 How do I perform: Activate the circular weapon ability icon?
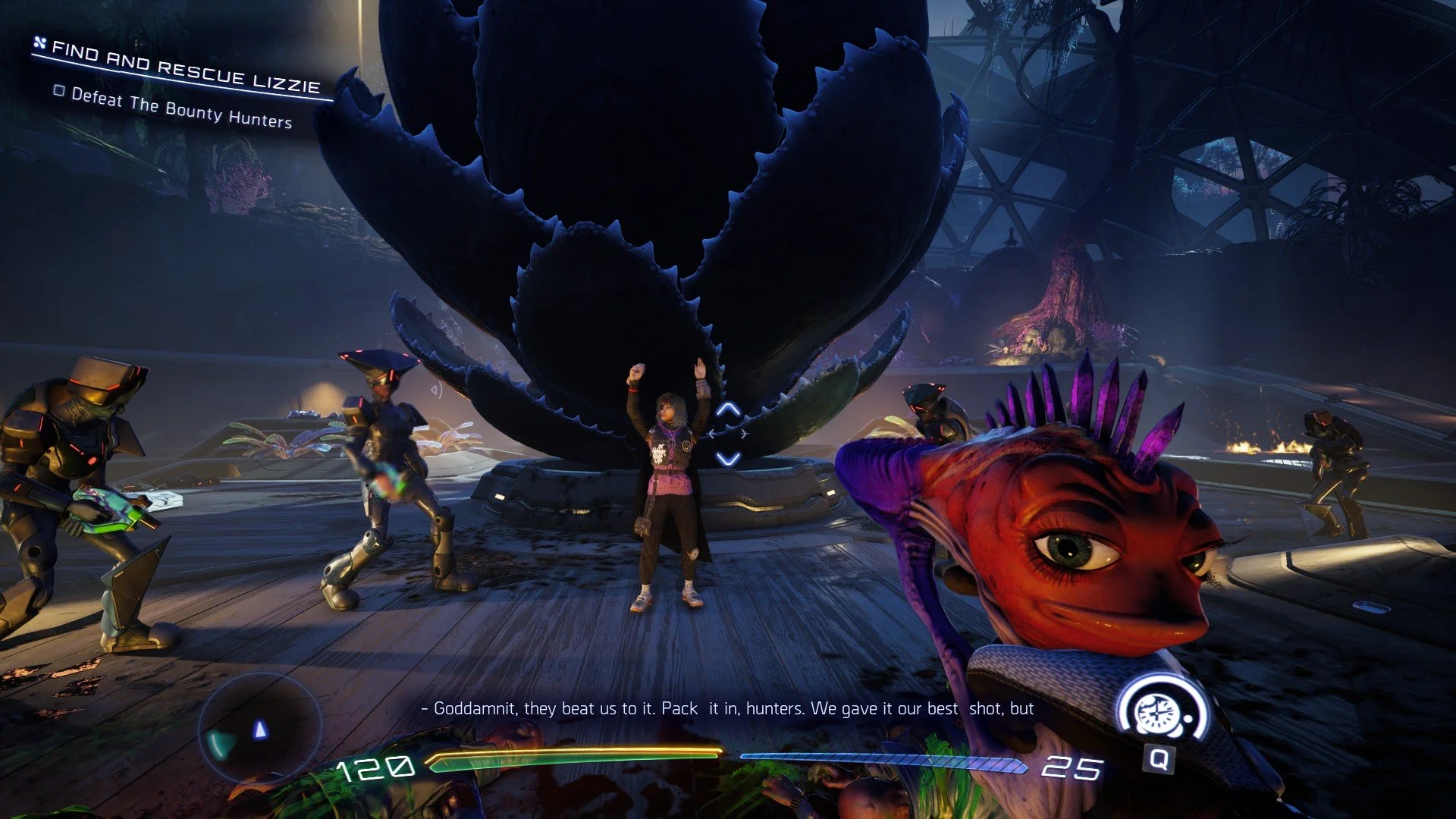pyautogui.click(x=1158, y=713)
